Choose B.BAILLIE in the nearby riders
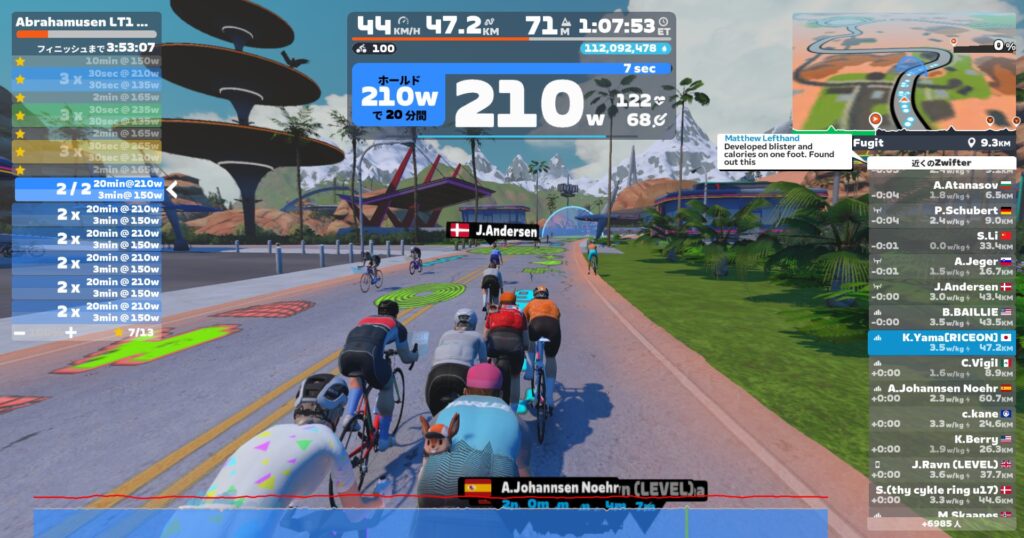1024x538 pixels. (941, 317)
